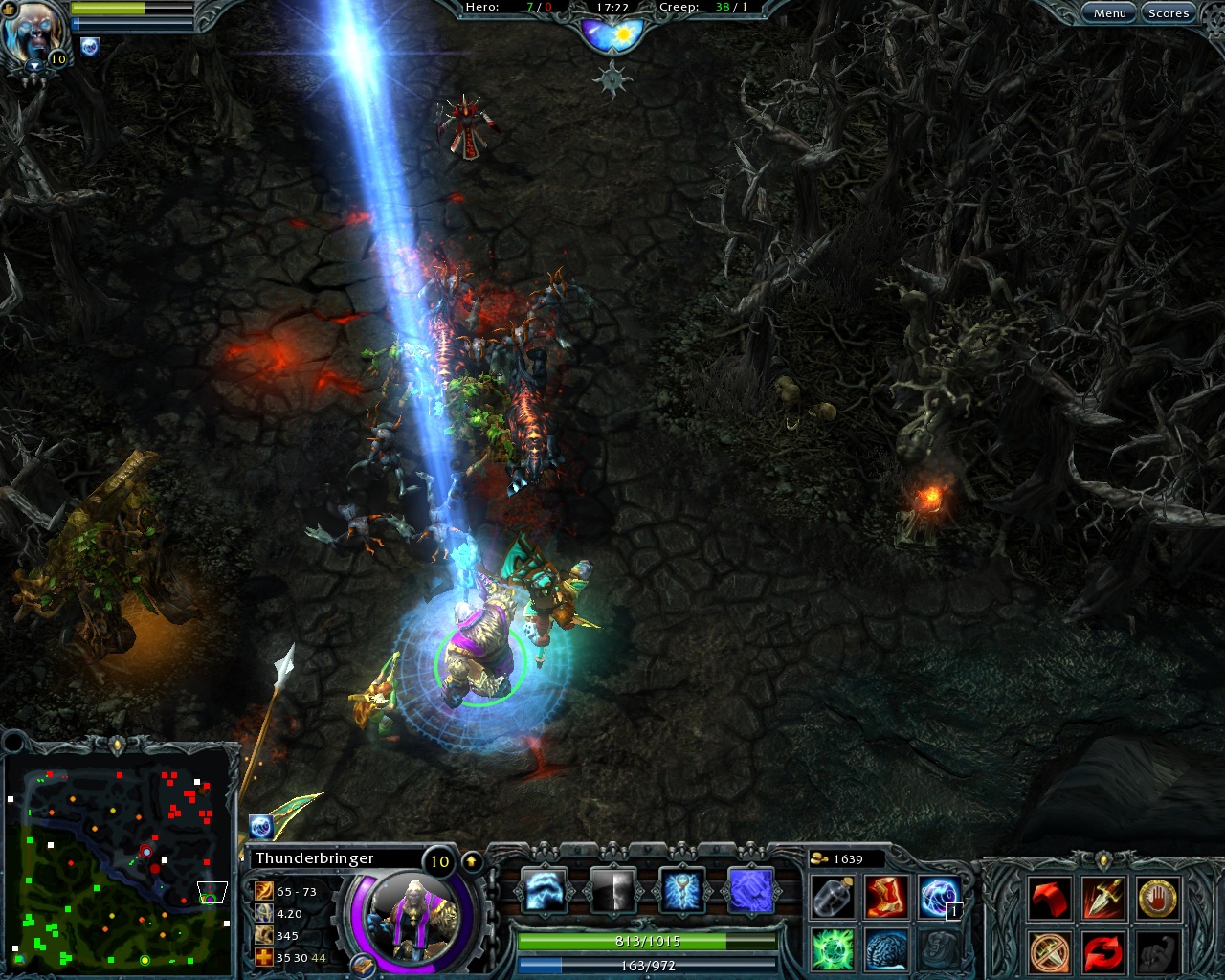Activate the red boots item
Viewport: 1225px width, 980px height.
click(x=885, y=898)
